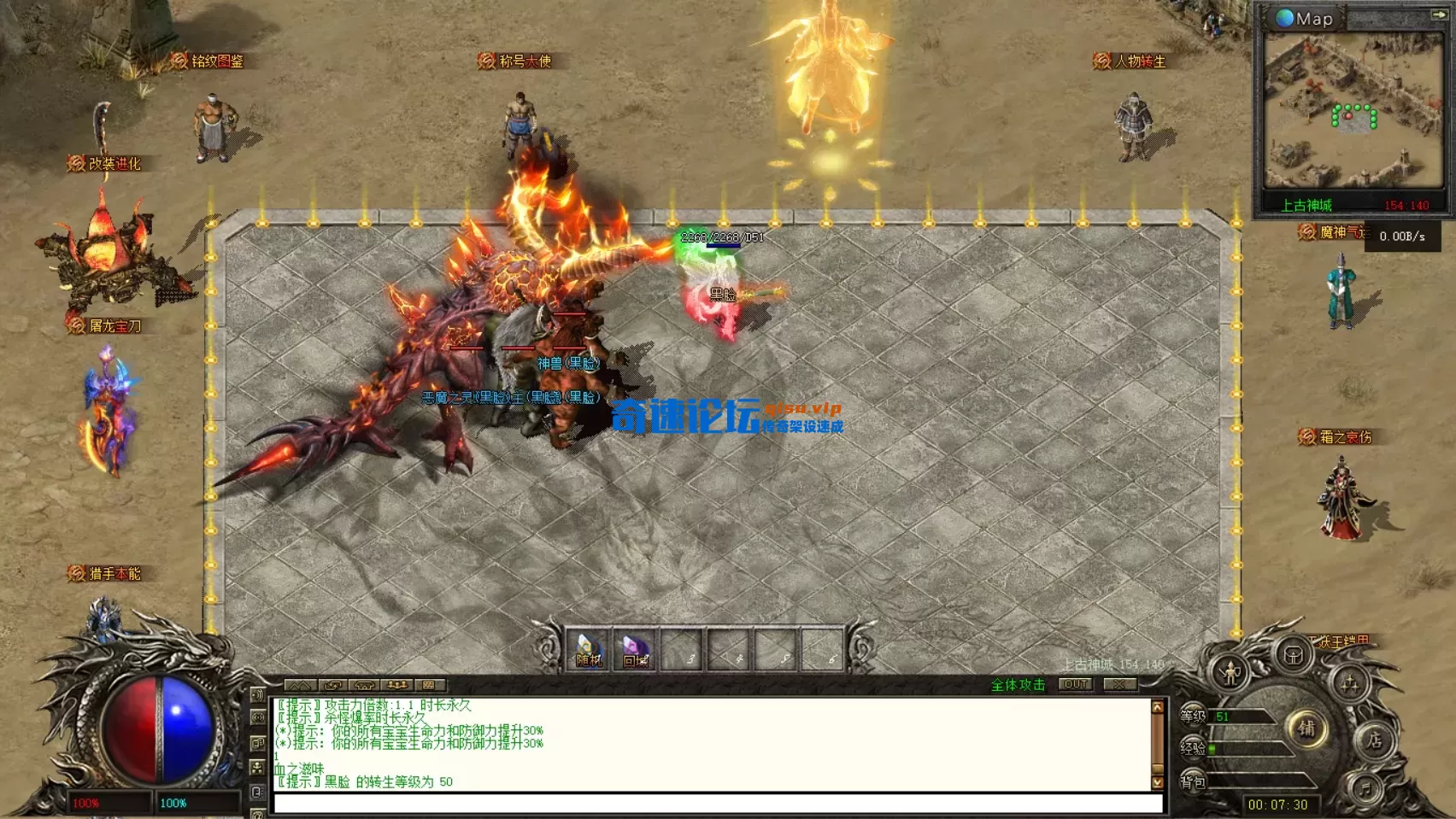Click the X button above chat
Screen dimensions: 1456x819
[1118, 685]
